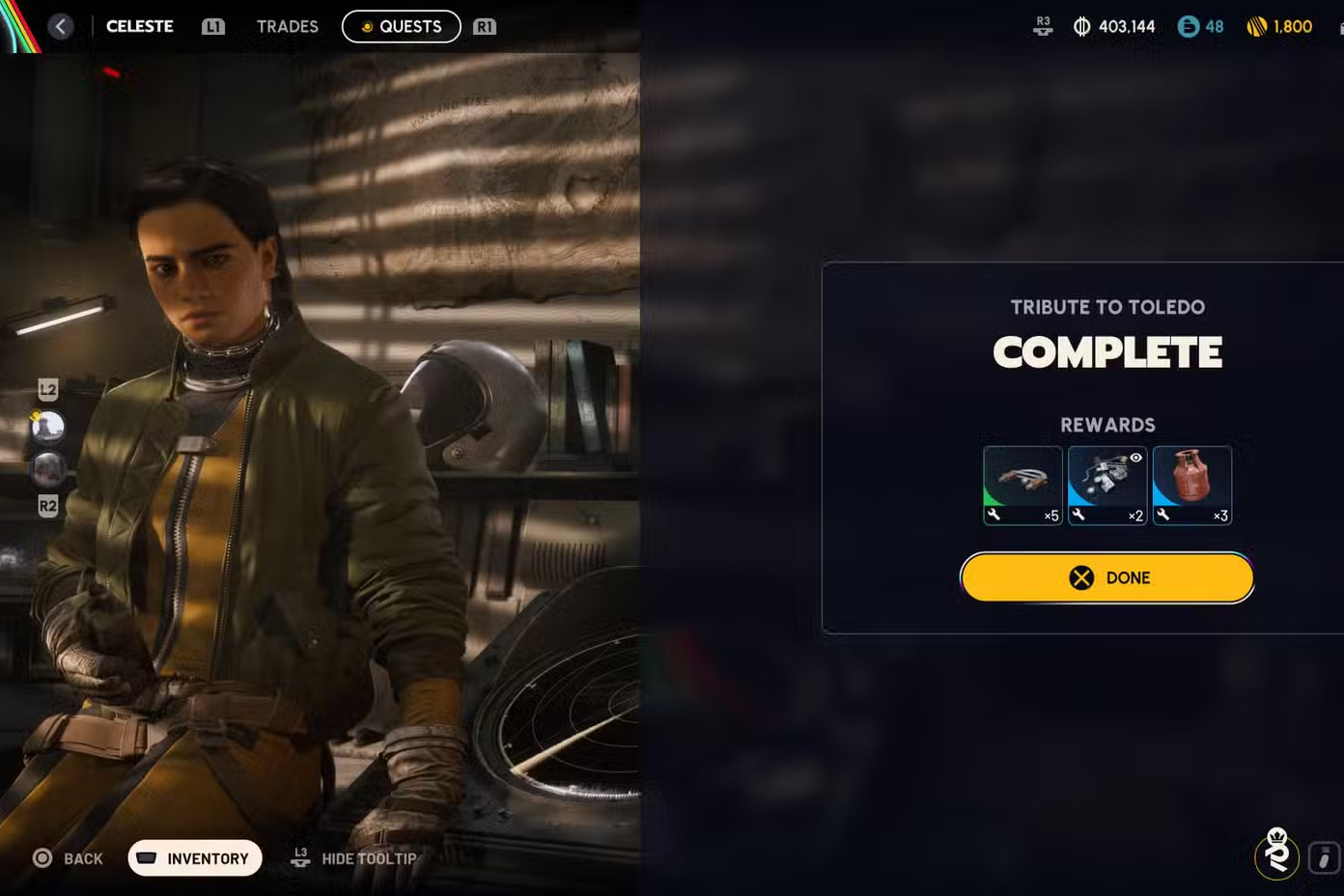
Task: Select the scrap parts reward with x2 quantity
Action: click(1107, 485)
